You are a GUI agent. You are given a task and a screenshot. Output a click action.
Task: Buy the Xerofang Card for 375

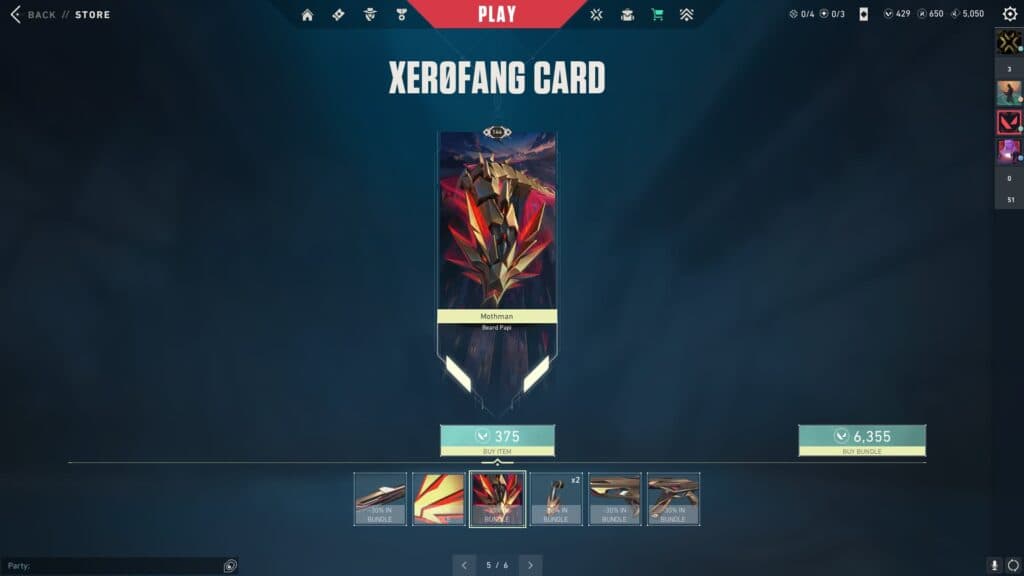tap(497, 437)
